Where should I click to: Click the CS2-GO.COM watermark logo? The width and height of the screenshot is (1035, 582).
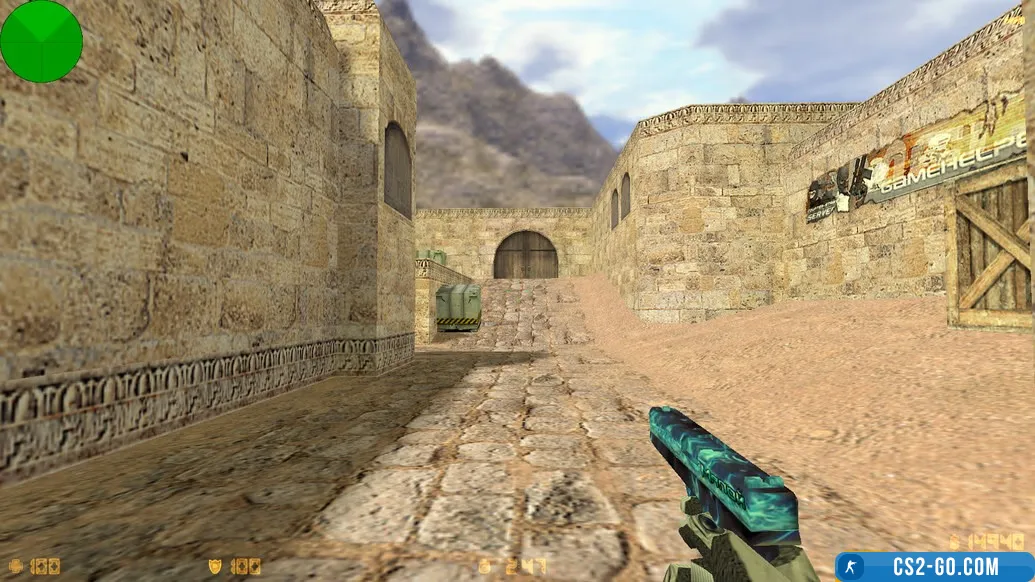pyautogui.click(x=935, y=567)
